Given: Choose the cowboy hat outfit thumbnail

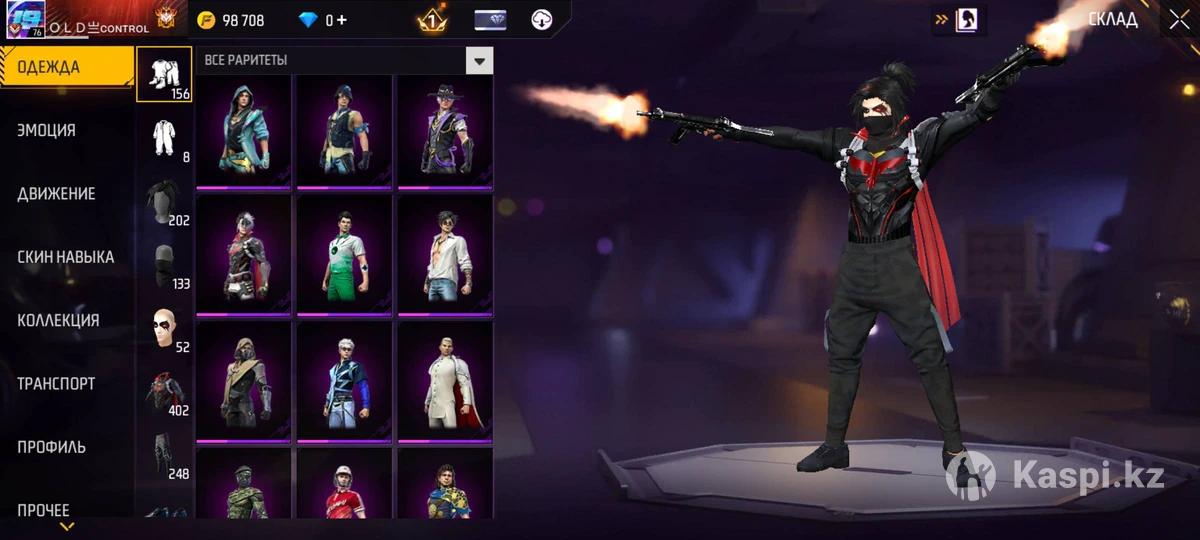Looking at the screenshot, I should (x=445, y=130).
